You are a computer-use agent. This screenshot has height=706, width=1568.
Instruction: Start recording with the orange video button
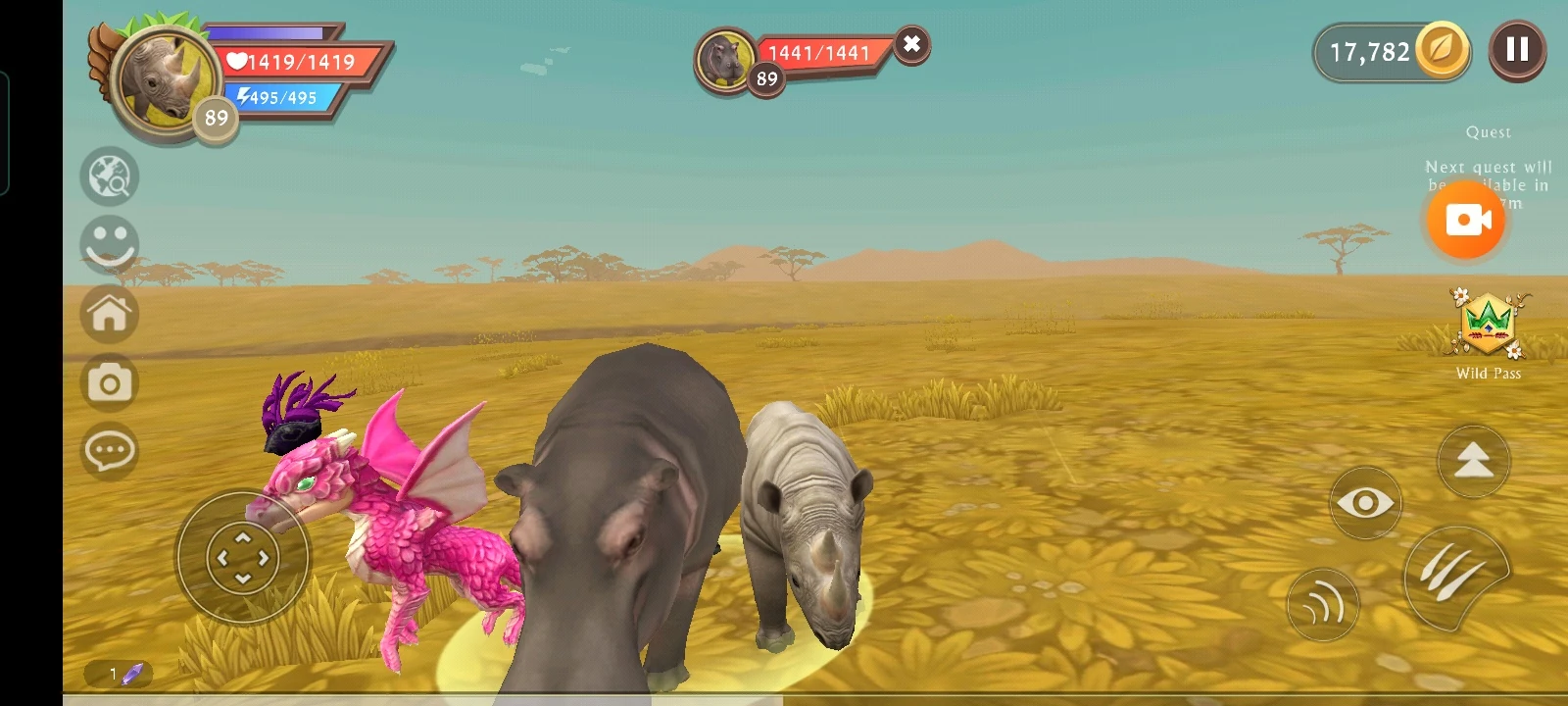(1465, 221)
